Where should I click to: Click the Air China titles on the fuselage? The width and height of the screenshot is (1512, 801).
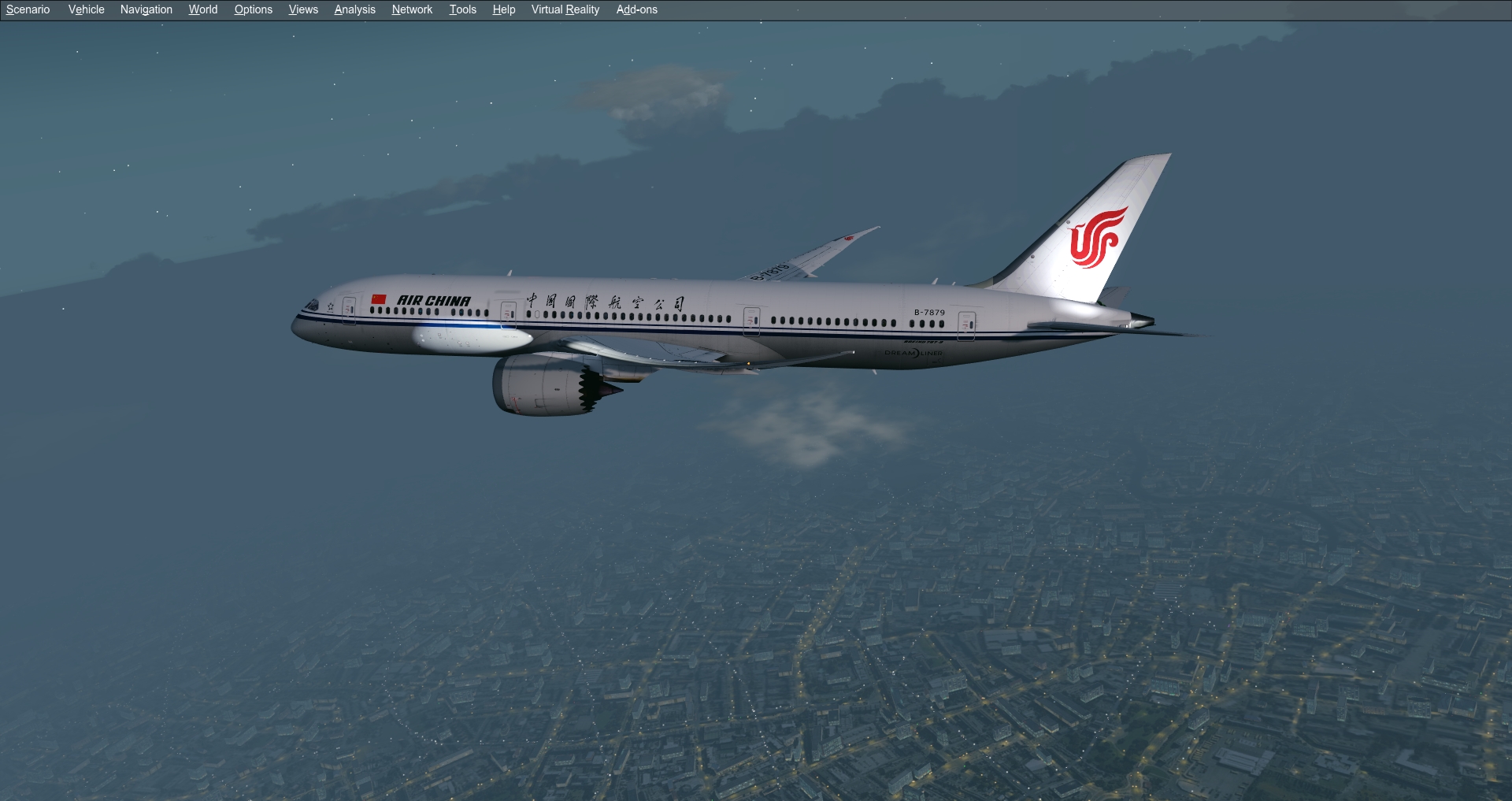pos(434,299)
